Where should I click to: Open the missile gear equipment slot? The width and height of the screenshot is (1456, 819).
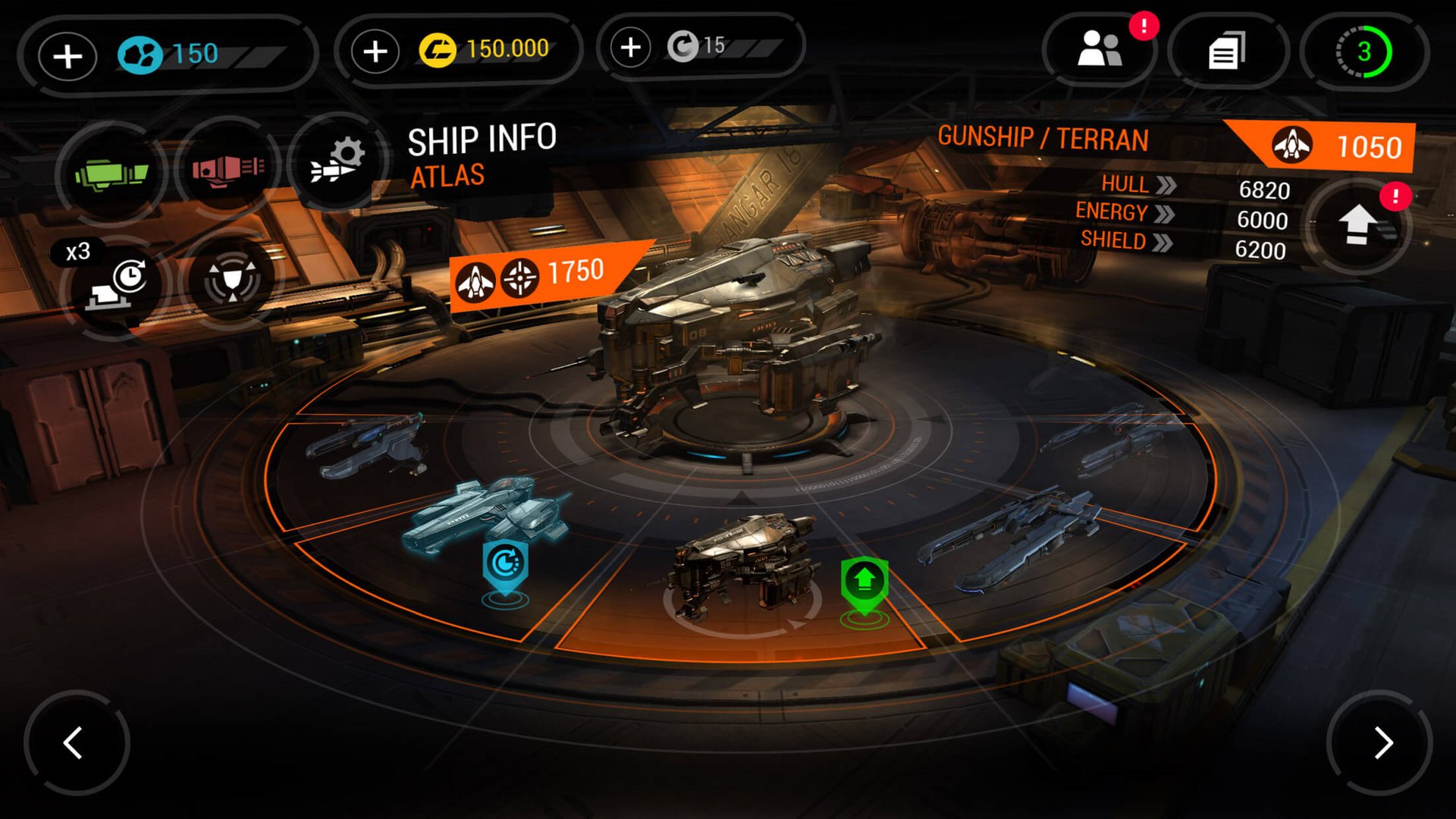tap(337, 162)
